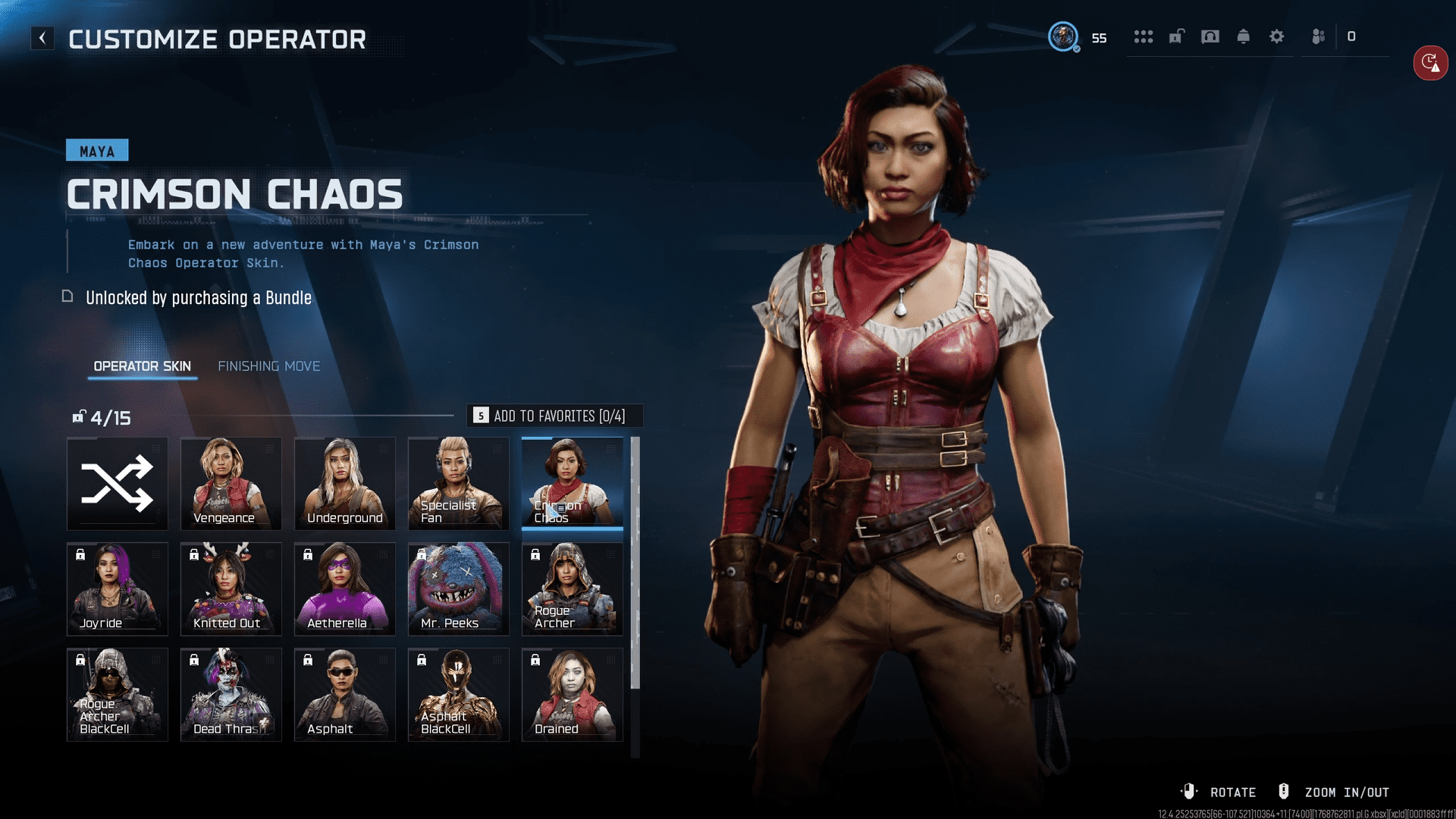
Task: Go back using the top-left arrow
Action: click(42, 38)
